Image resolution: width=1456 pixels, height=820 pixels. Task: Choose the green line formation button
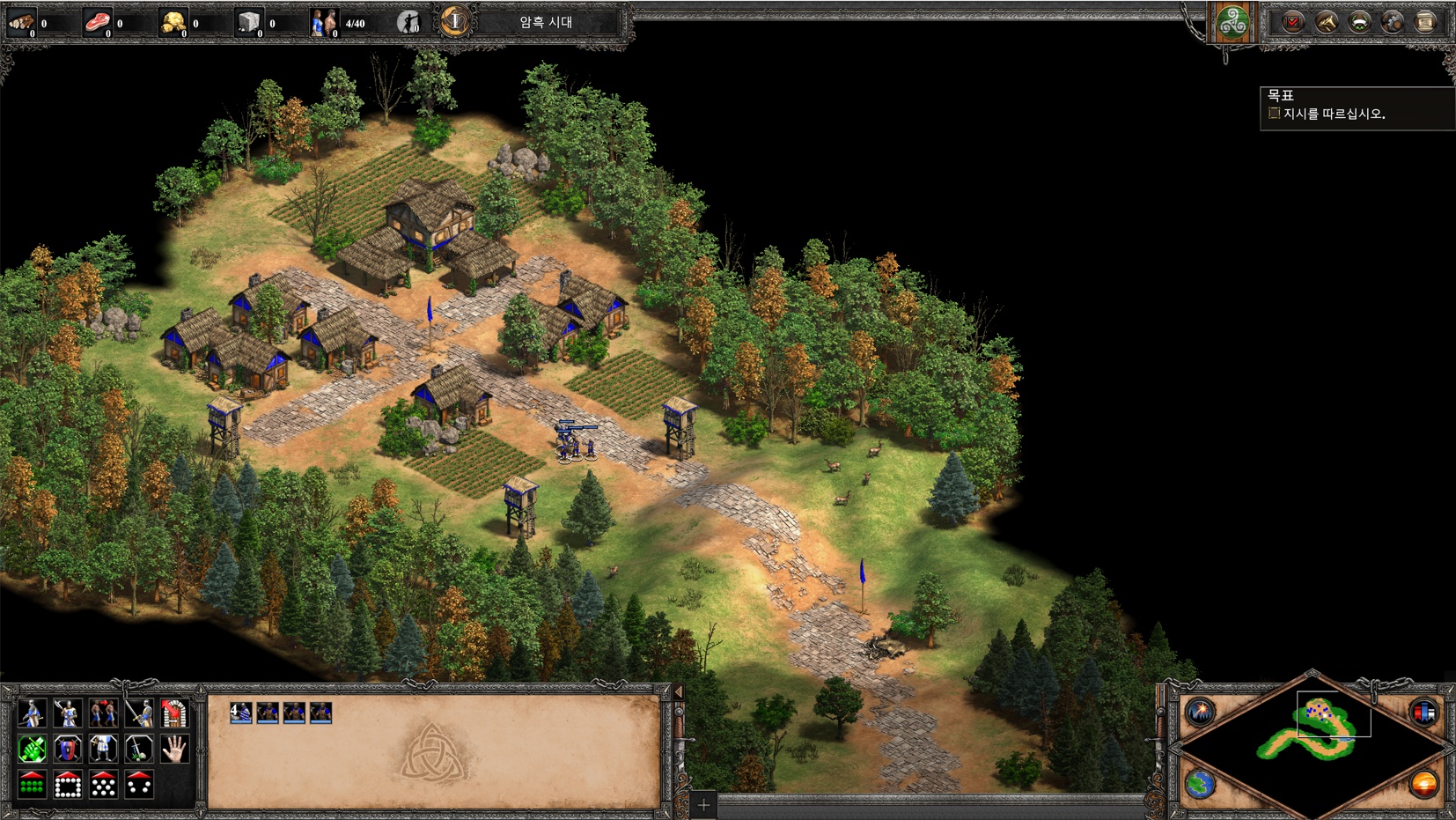pyautogui.click(x=32, y=784)
